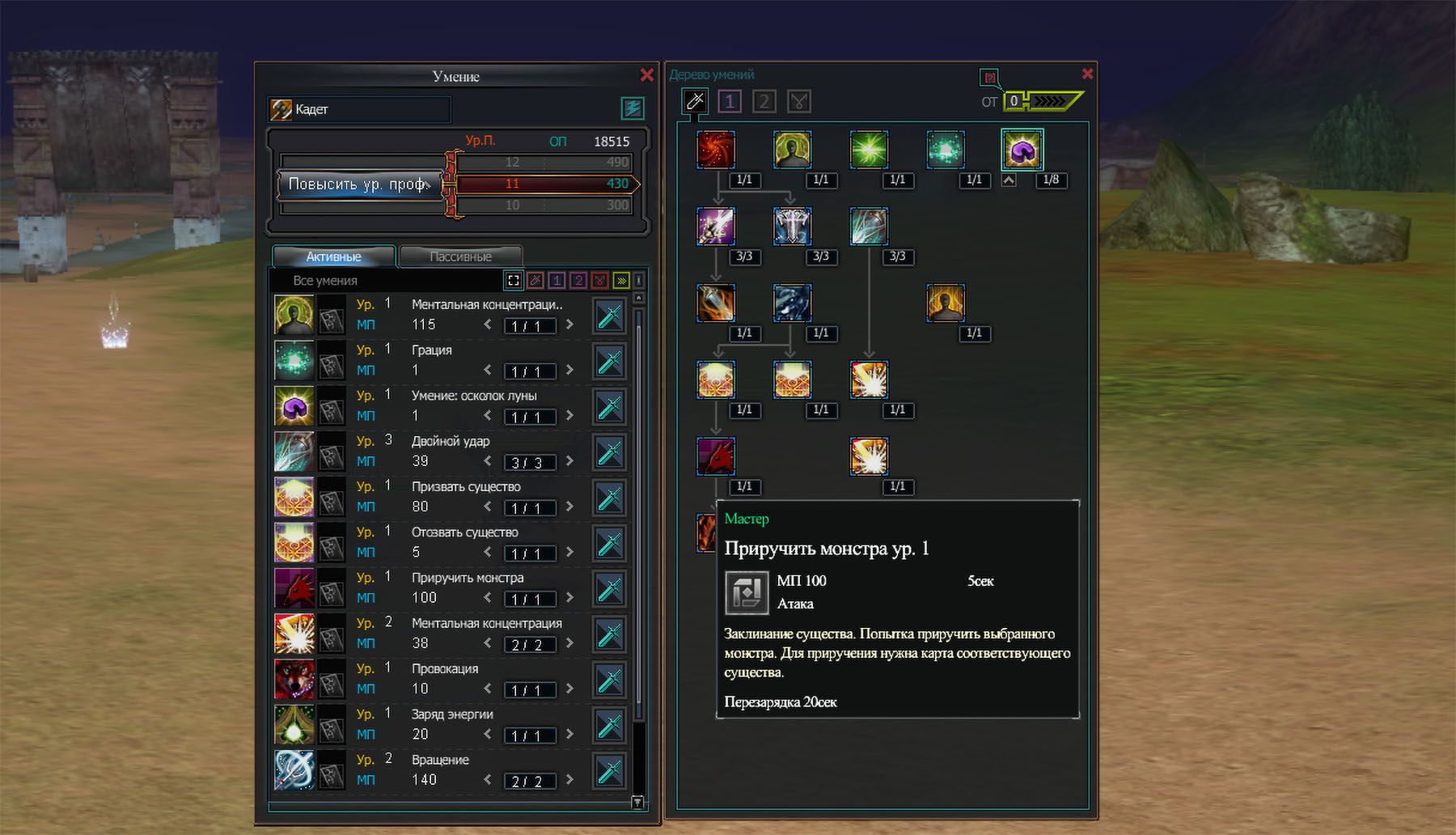Pick the Провокация wolf skill icon
This screenshot has height=835, width=1456.
(294, 678)
